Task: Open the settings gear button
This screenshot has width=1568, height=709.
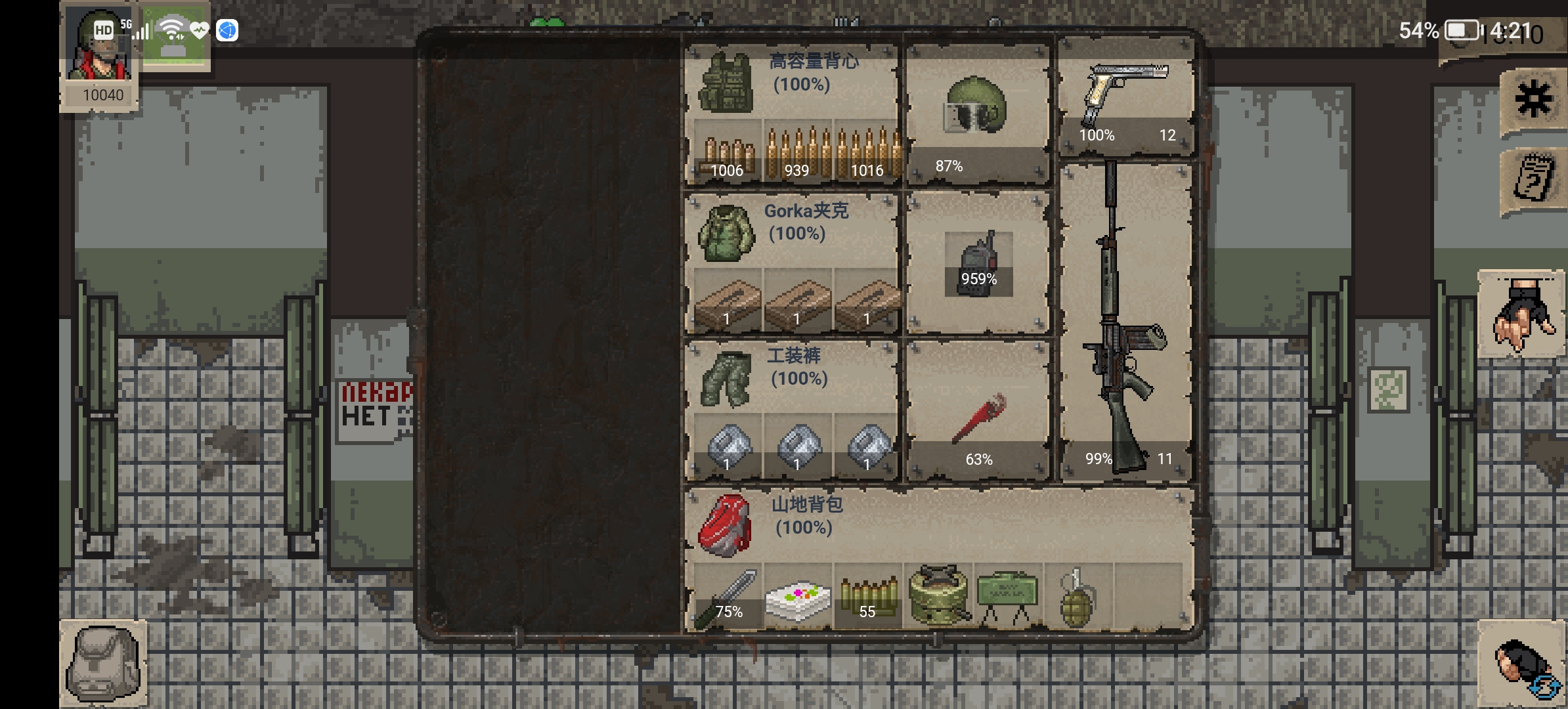Action: (1533, 100)
